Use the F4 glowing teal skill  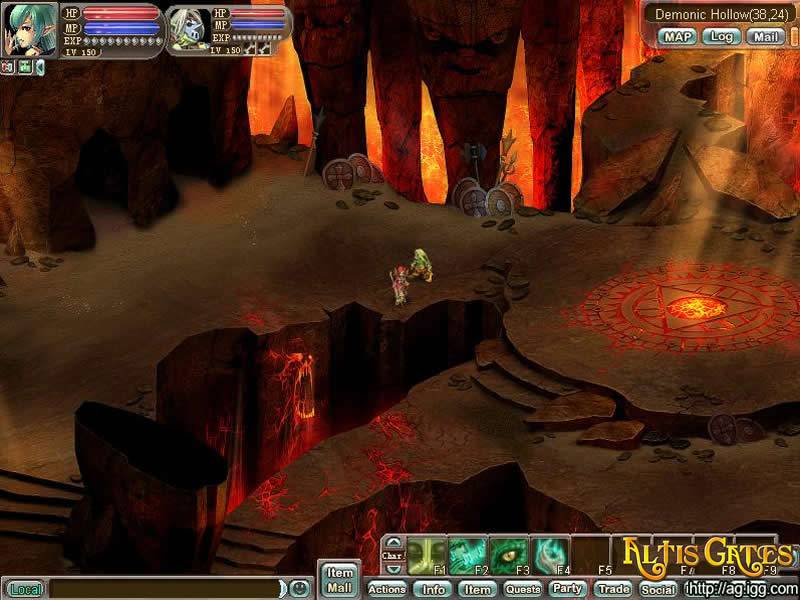[x=549, y=555]
